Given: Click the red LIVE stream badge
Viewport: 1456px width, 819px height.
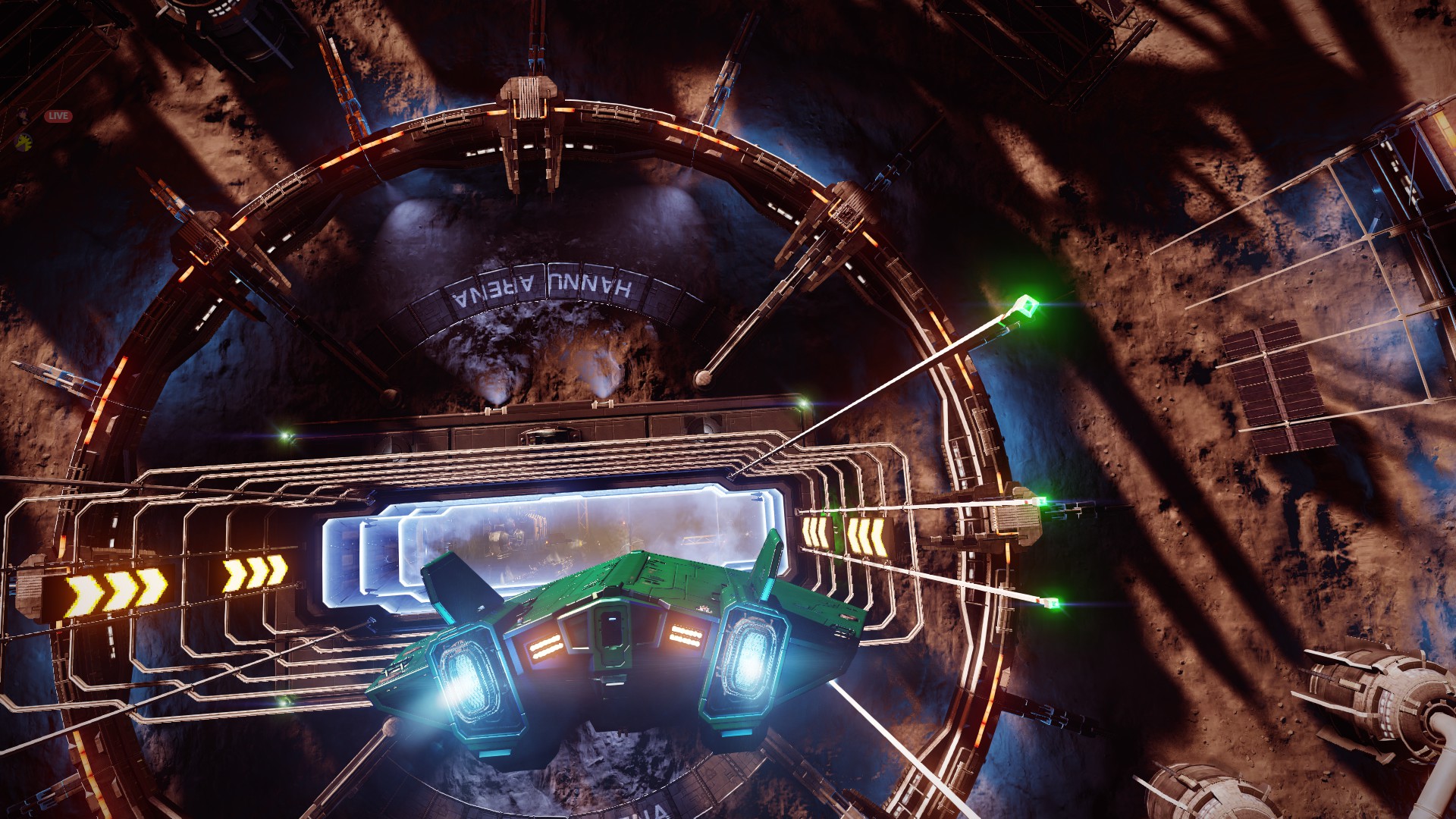Looking at the screenshot, I should [58, 116].
